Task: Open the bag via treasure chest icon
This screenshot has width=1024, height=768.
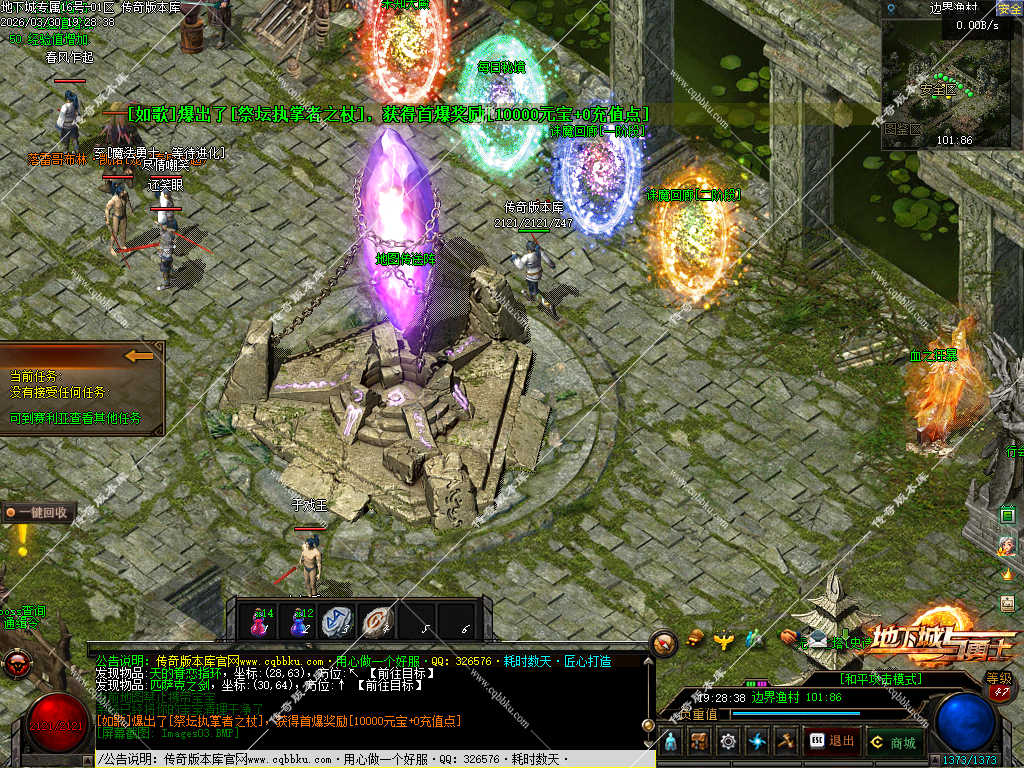Action: tap(699, 741)
